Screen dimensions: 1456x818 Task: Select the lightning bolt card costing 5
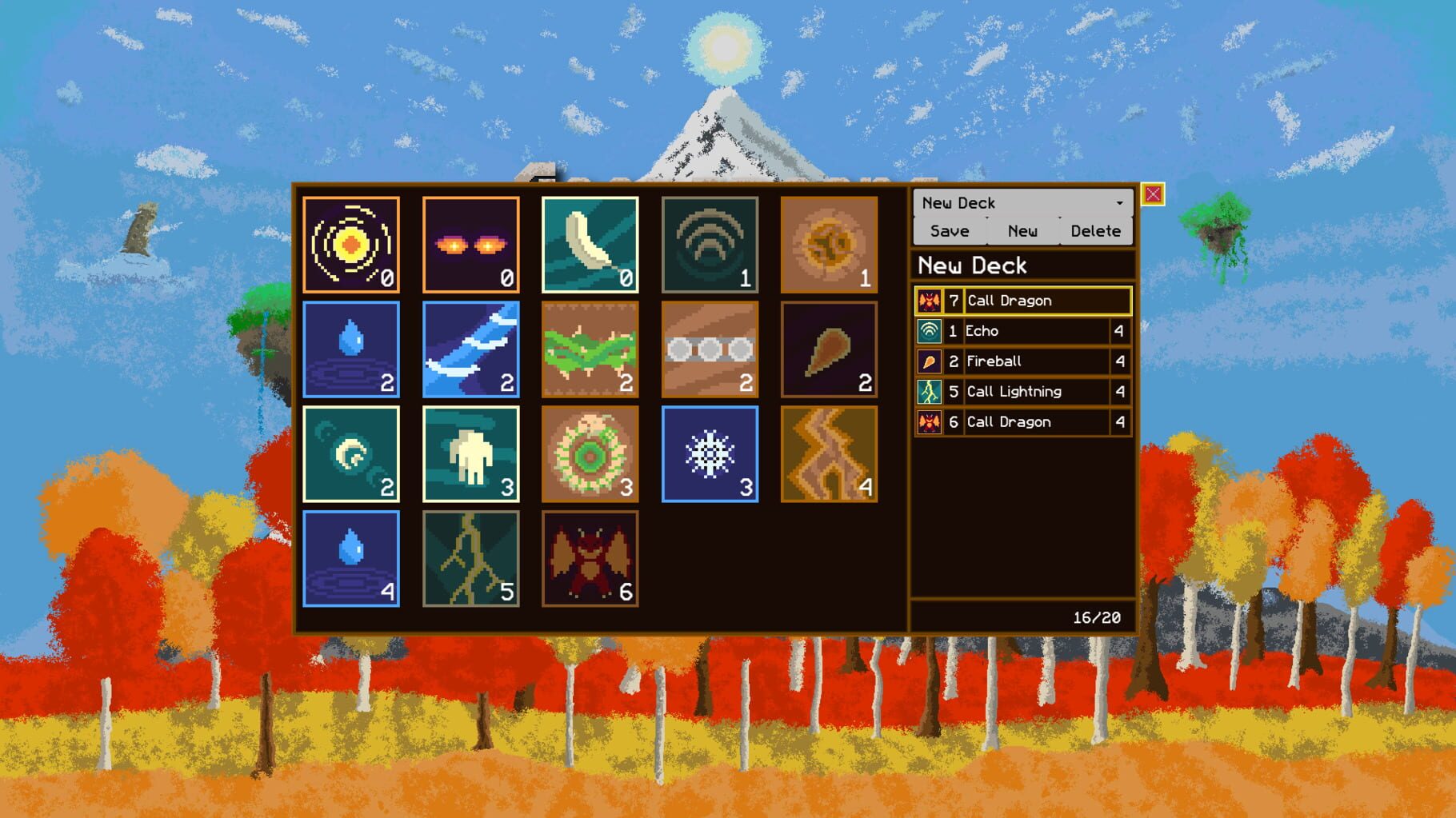tap(470, 557)
